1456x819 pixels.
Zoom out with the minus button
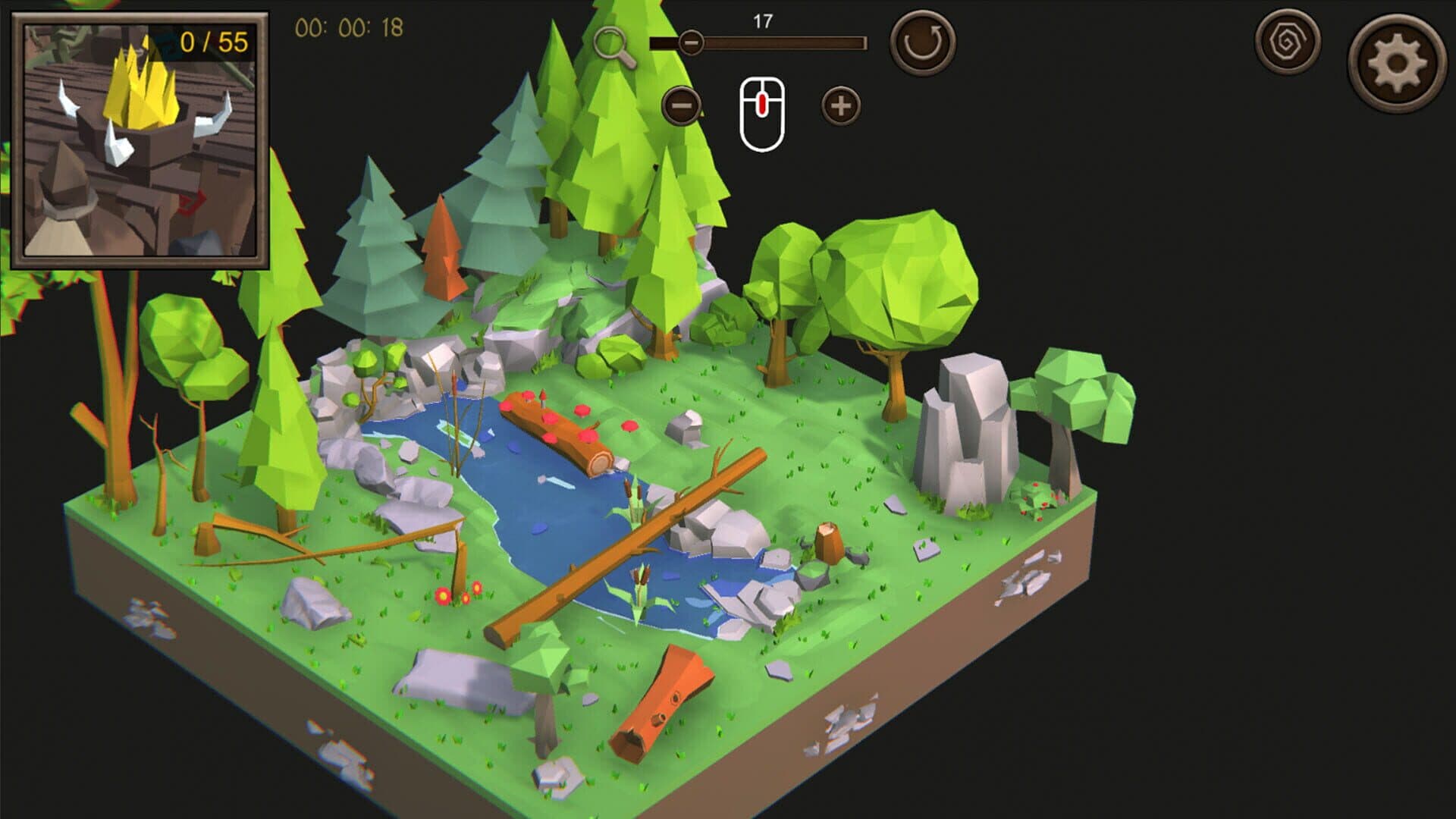681,105
